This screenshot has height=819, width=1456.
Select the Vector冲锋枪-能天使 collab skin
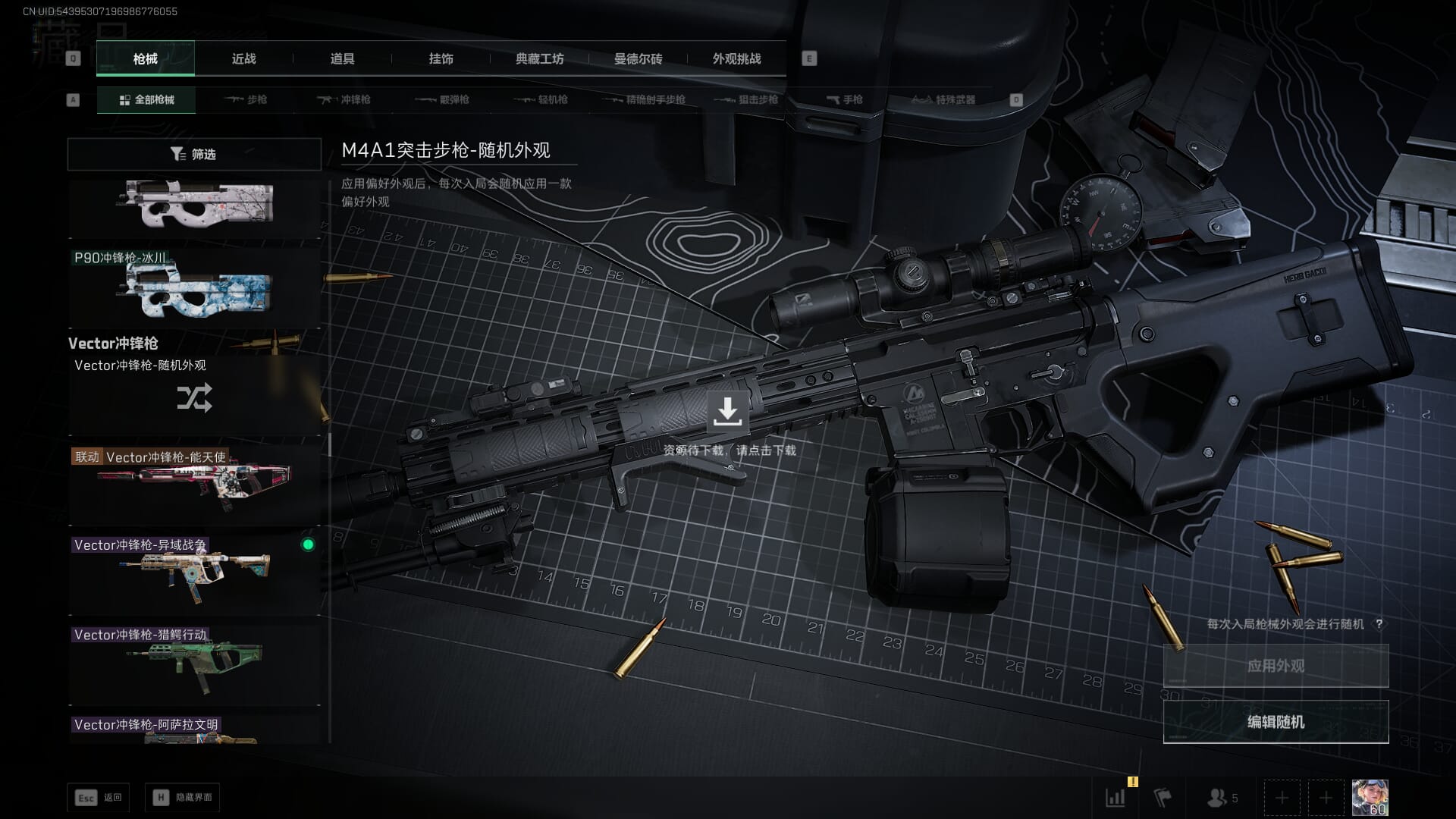click(x=194, y=483)
